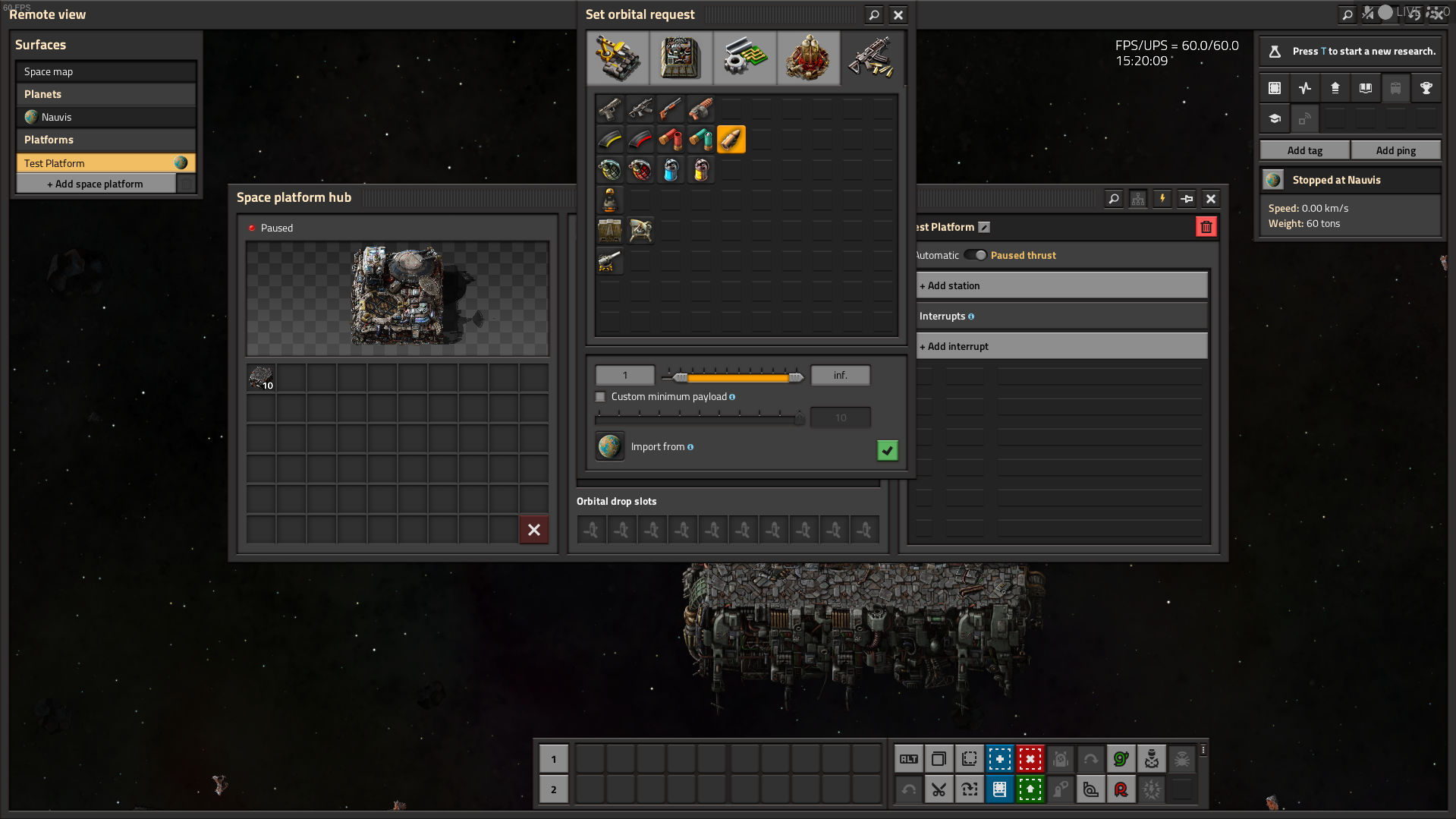1456x819 pixels.
Task: Select the hub inventory stack of 10 items
Action: pos(261,377)
